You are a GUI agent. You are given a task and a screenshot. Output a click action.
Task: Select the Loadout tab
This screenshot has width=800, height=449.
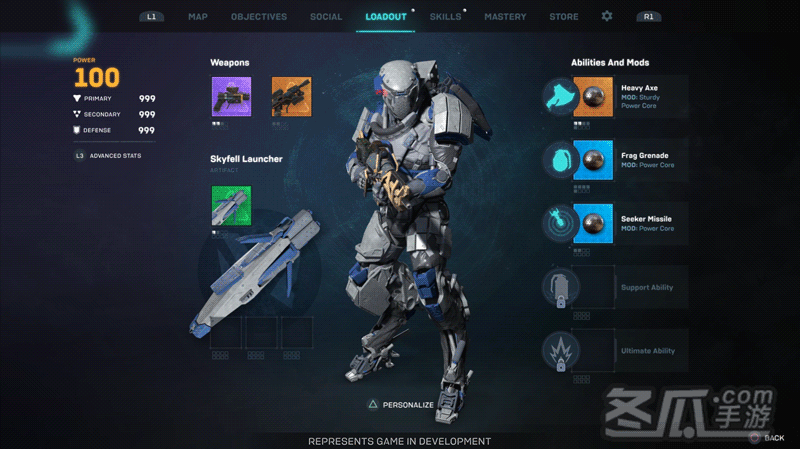[386, 17]
